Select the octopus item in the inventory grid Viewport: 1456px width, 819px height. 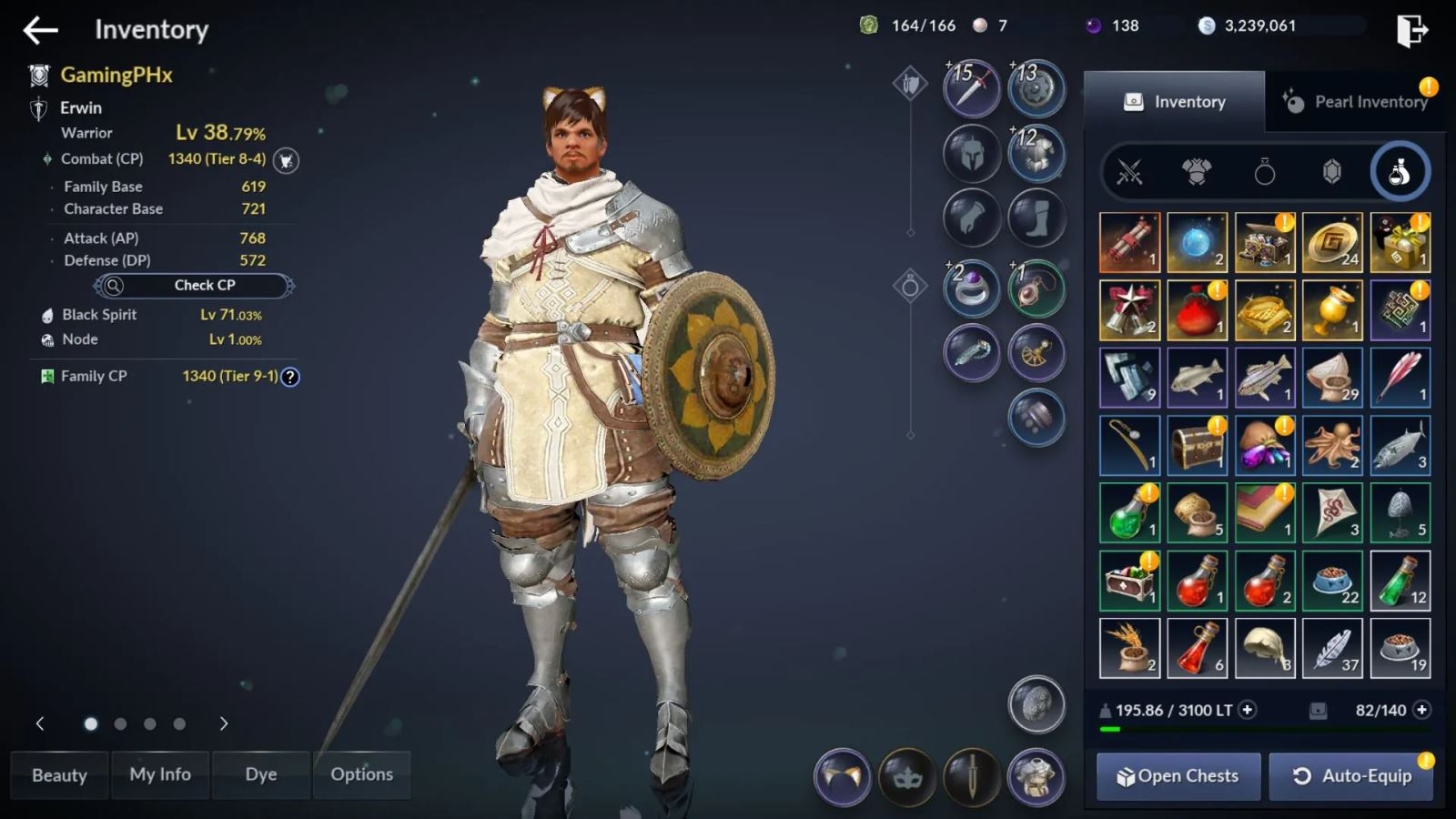pos(1332,445)
